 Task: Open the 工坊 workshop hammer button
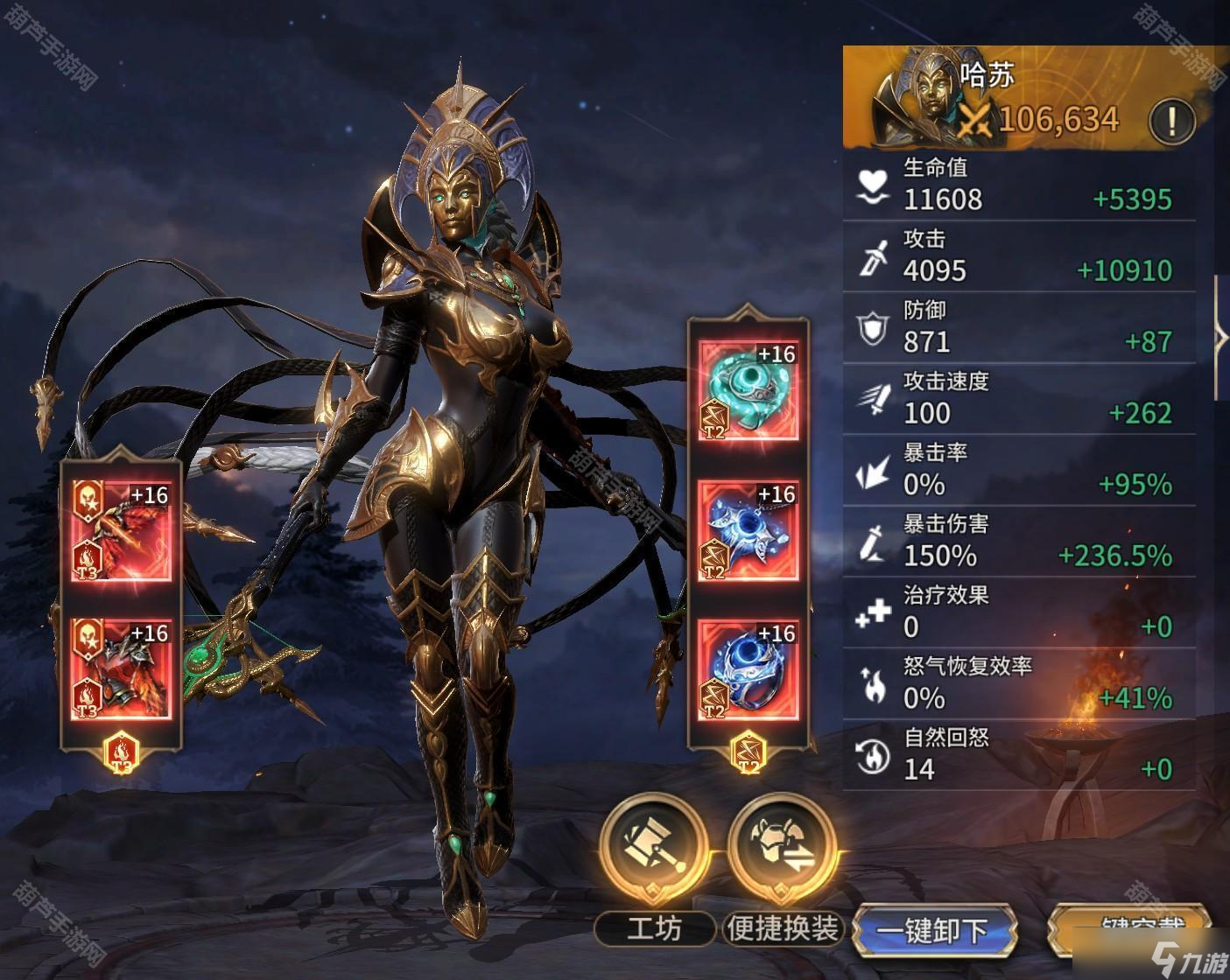coord(654,848)
